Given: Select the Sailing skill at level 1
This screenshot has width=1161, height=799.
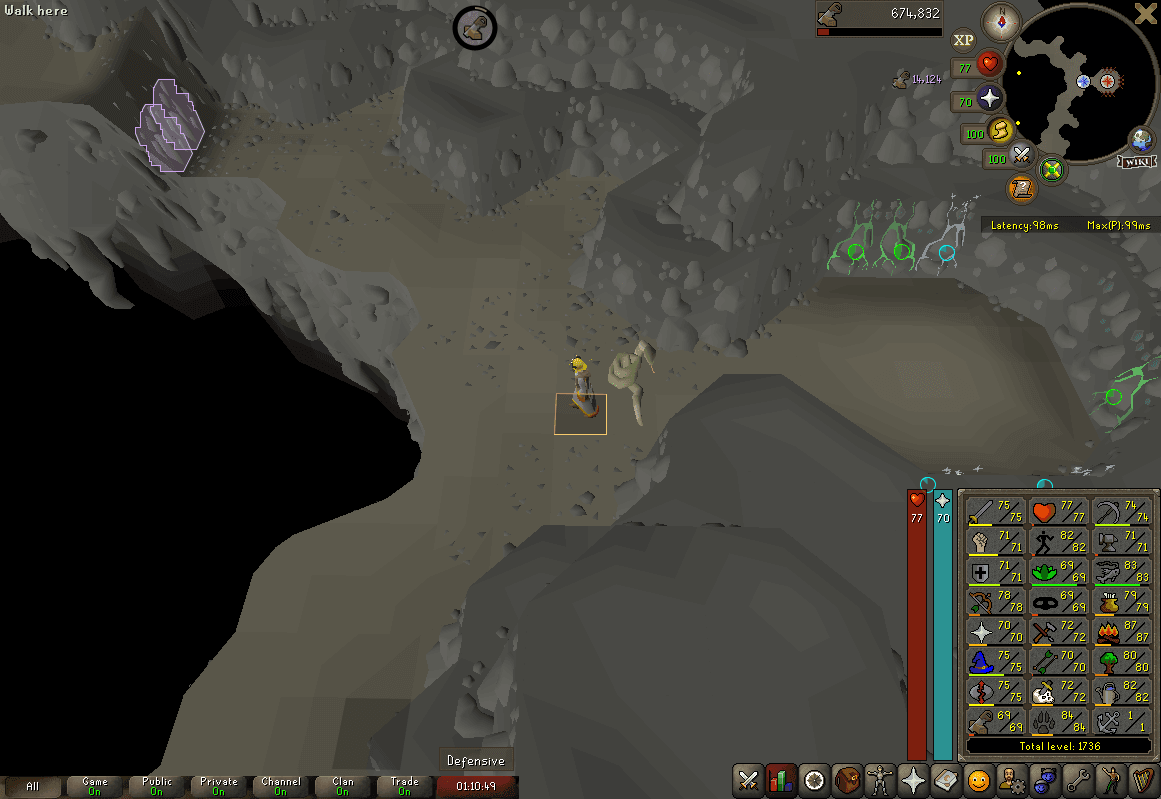Looking at the screenshot, I should tap(1119, 722).
